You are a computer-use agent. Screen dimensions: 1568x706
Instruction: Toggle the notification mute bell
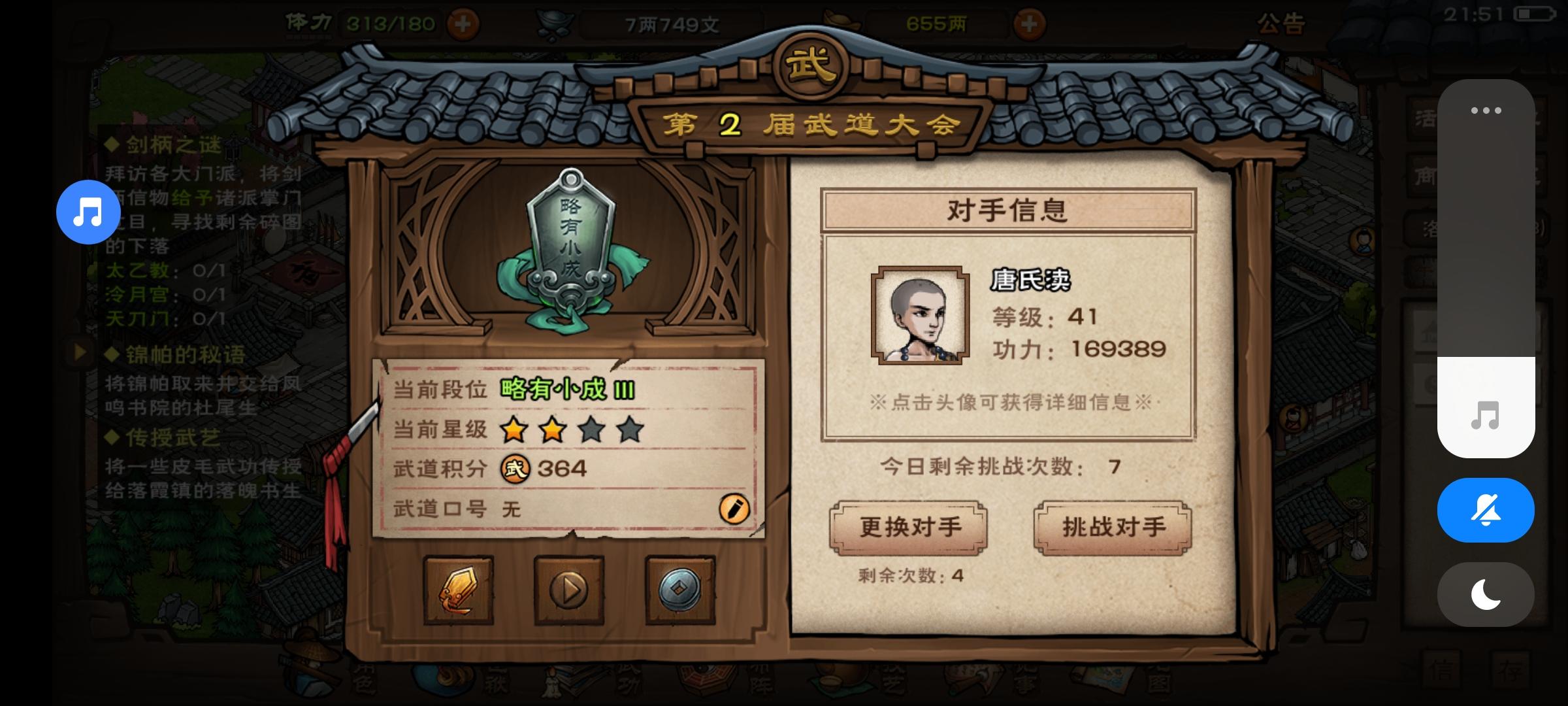(x=1486, y=510)
